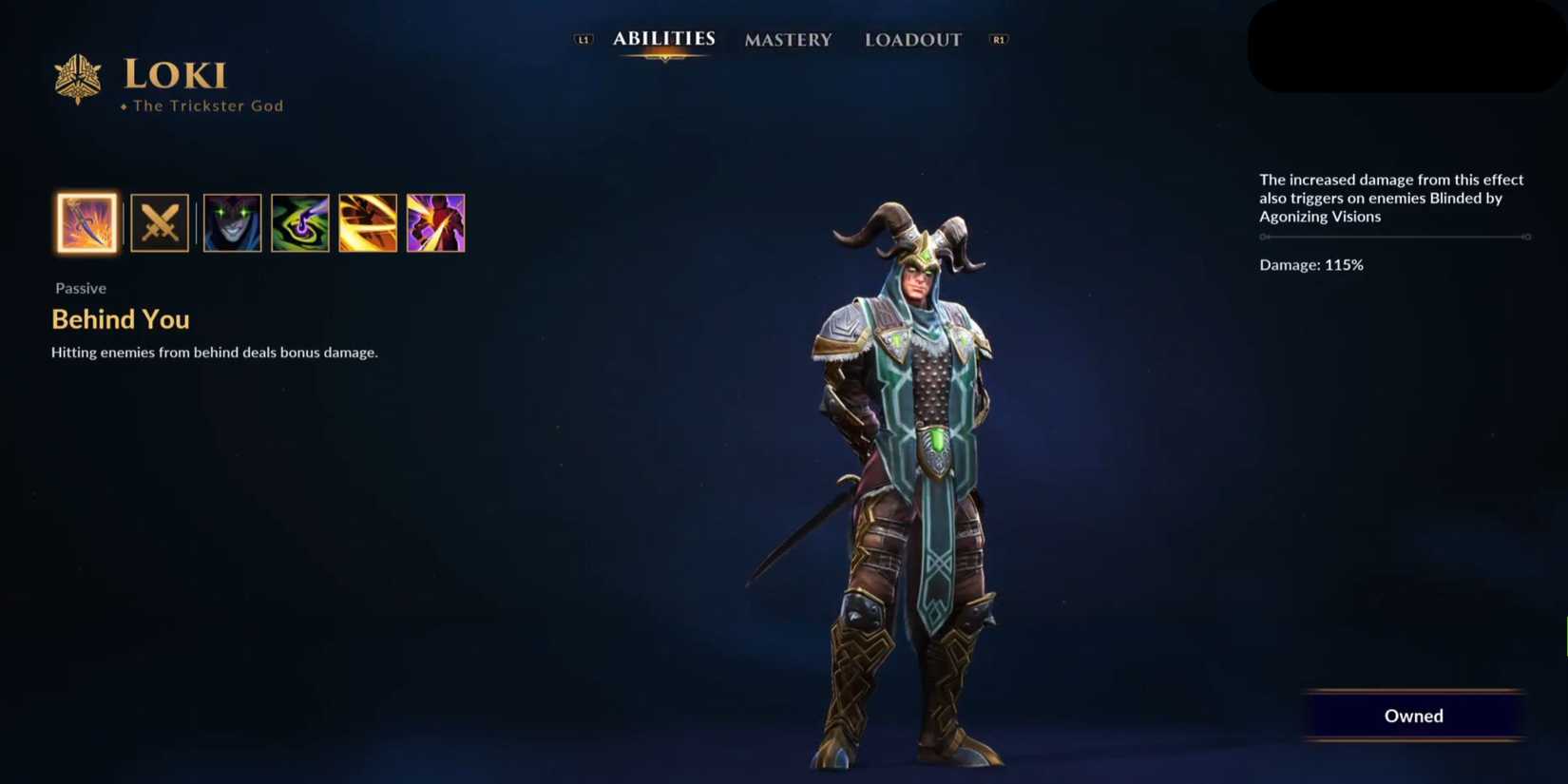Select the crossed swords basic attack icon

160,223
